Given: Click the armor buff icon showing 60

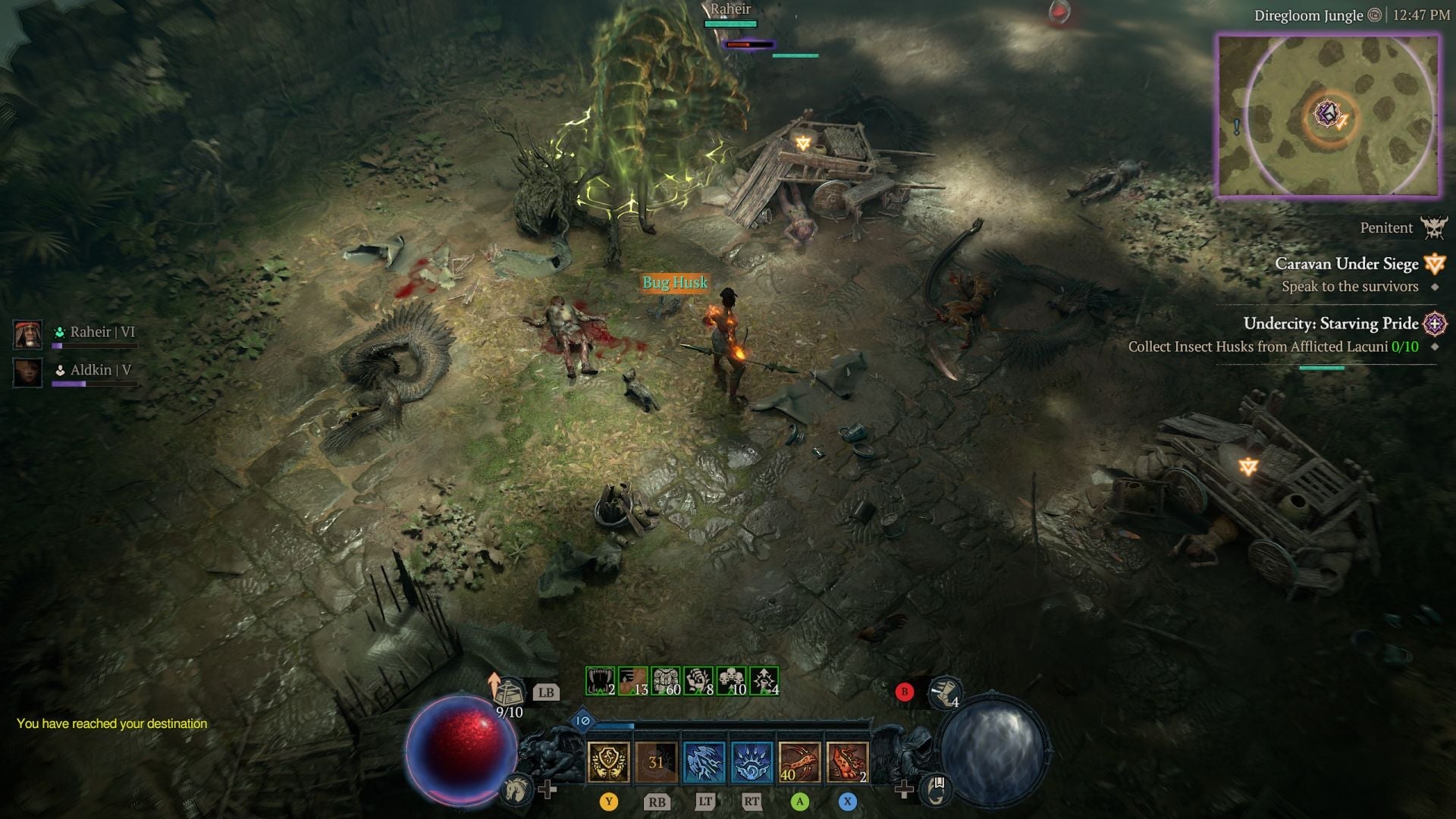Looking at the screenshot, I should (664, 681).
